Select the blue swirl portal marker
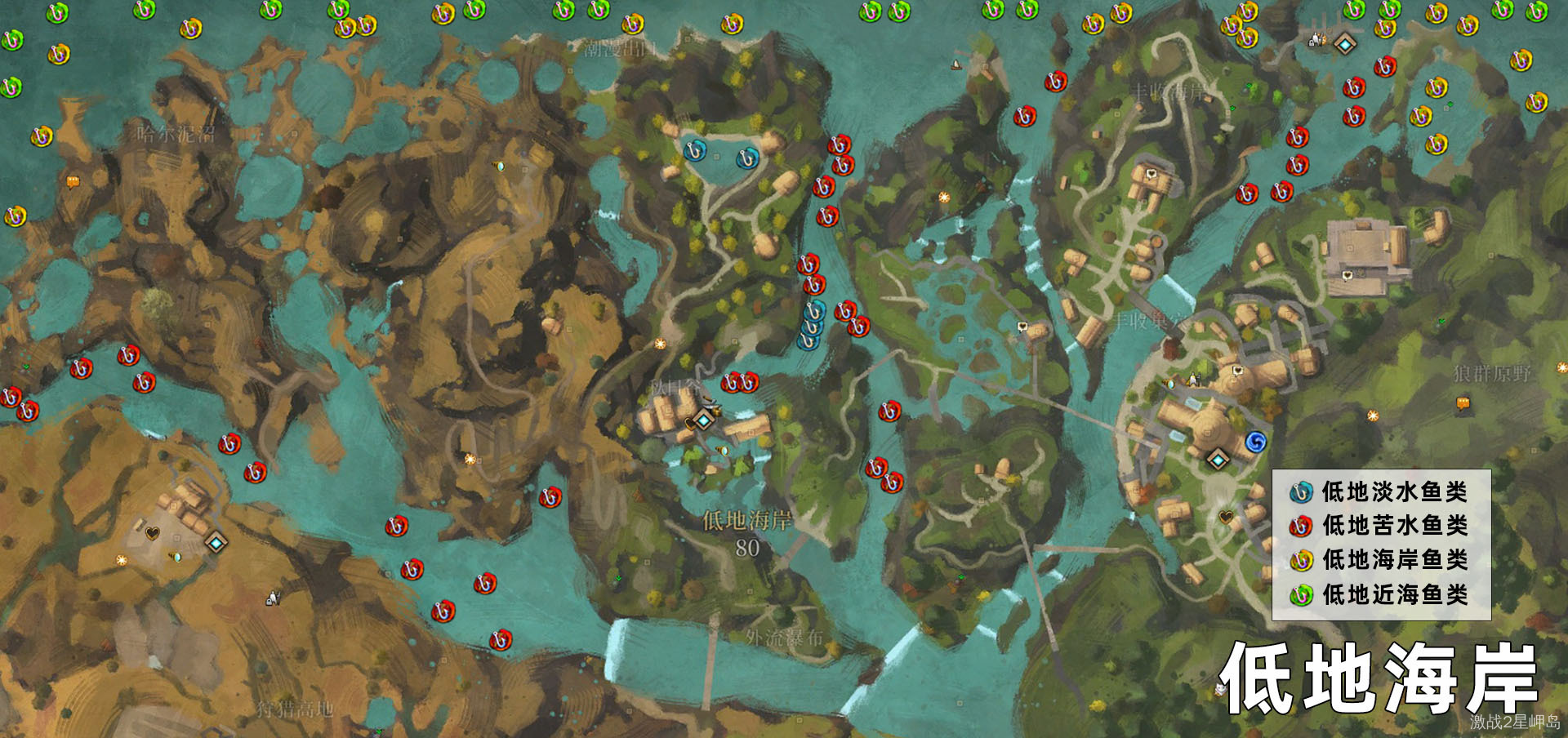The image size is (1568, 738). point(1255,442)
